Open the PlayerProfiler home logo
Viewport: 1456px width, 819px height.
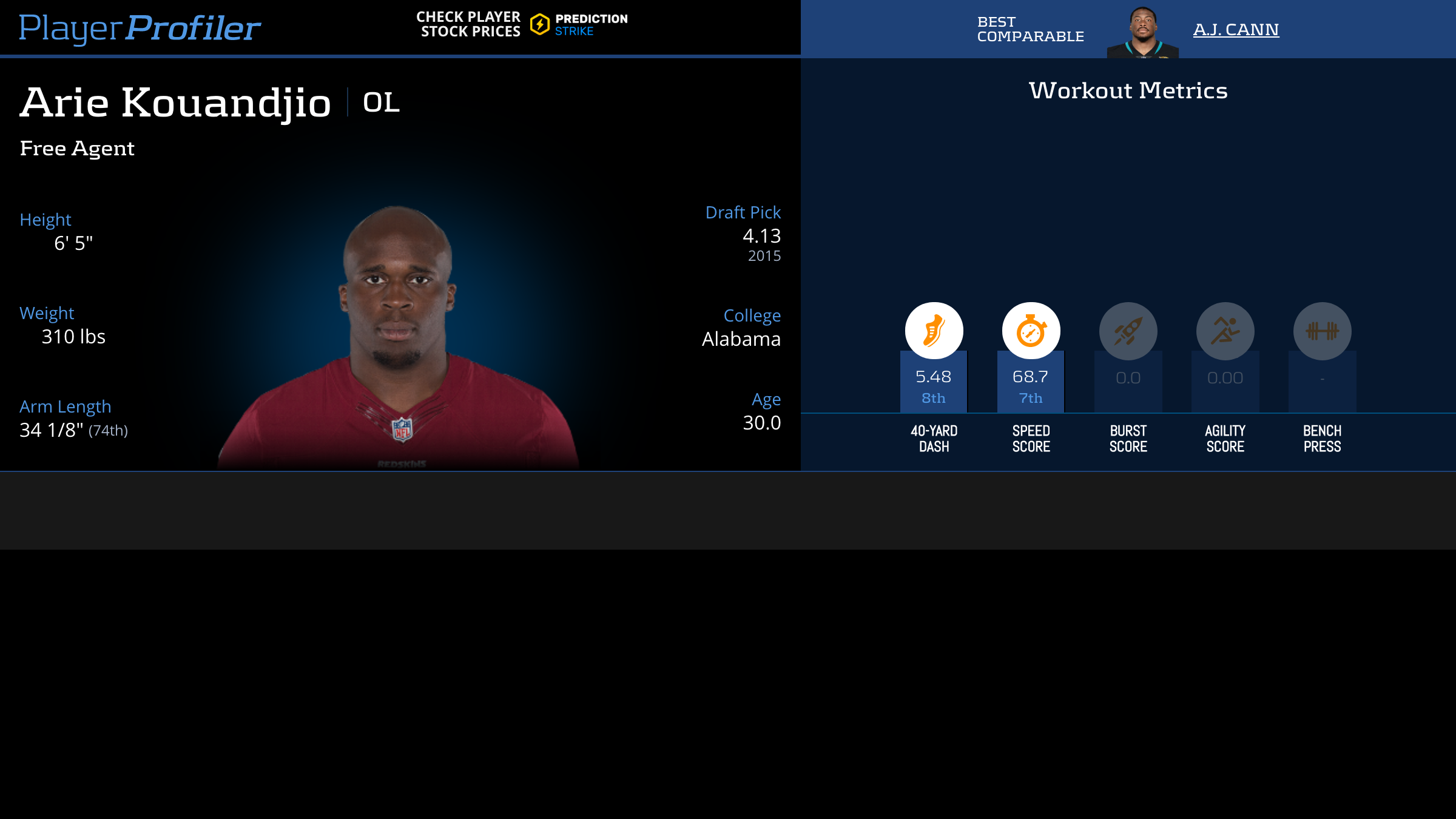point(140,28)
